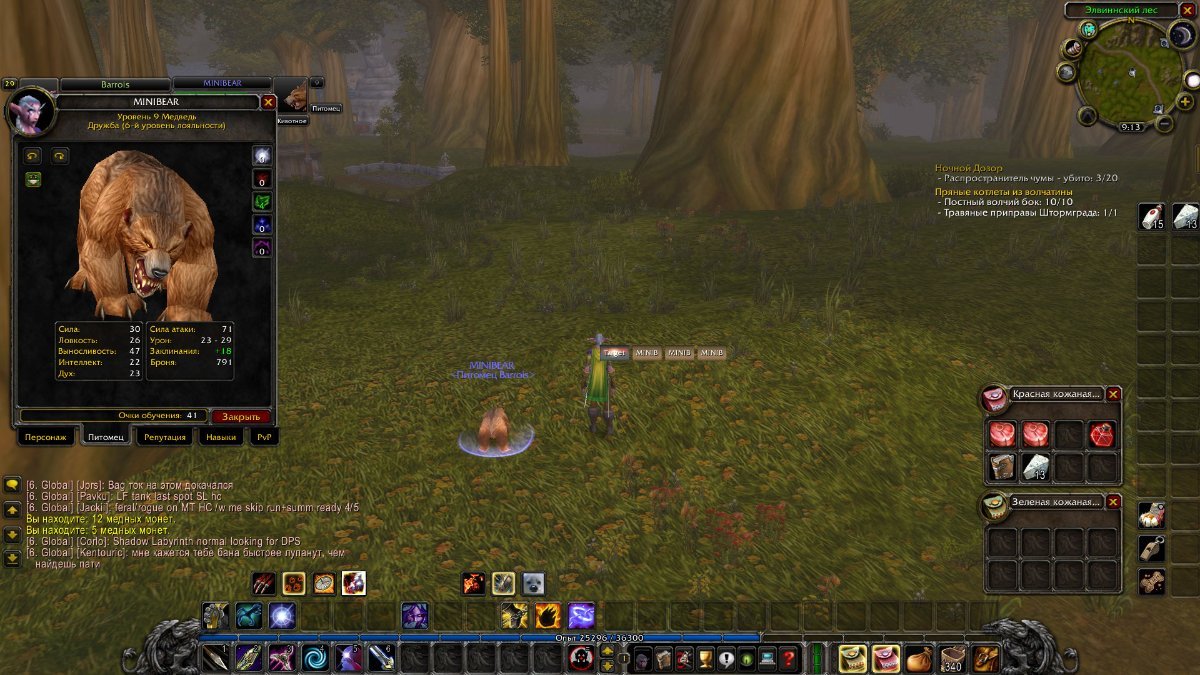Toggle the day-night moon indicator on the minimap

point(1181,36)
